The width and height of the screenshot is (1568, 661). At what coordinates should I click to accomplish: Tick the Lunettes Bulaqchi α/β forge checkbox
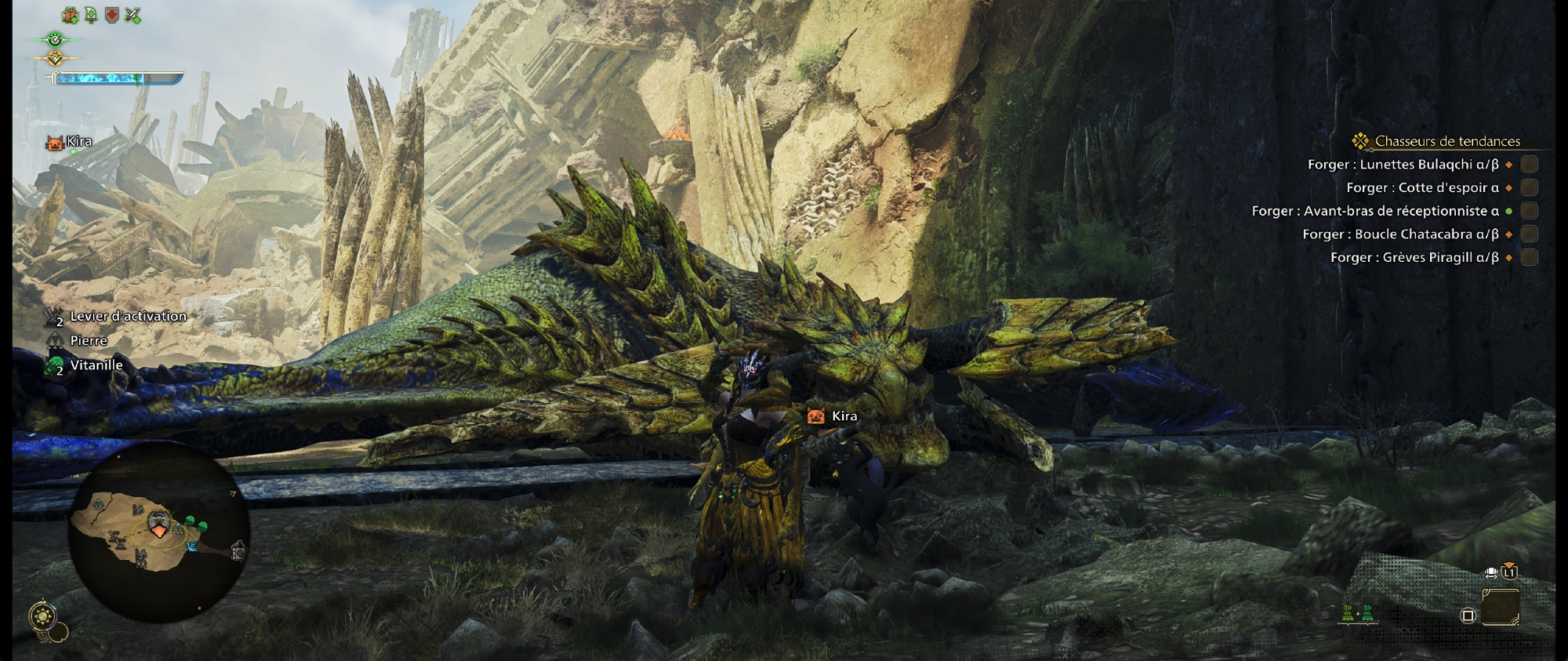tap(1529, 164)
